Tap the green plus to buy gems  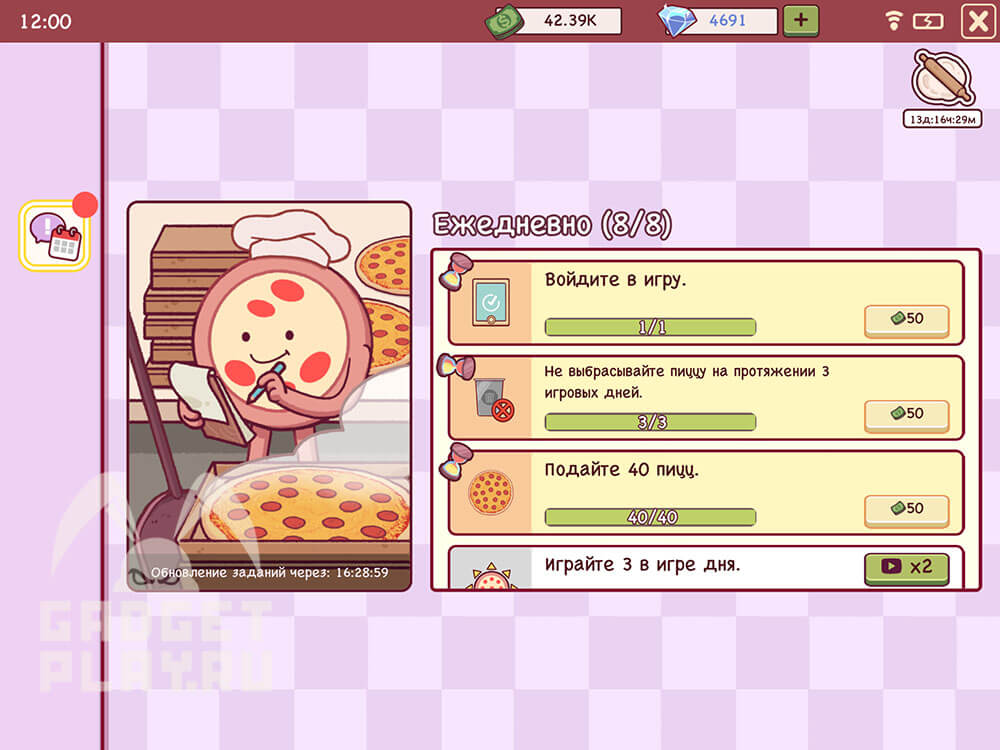tap(800, 20)
